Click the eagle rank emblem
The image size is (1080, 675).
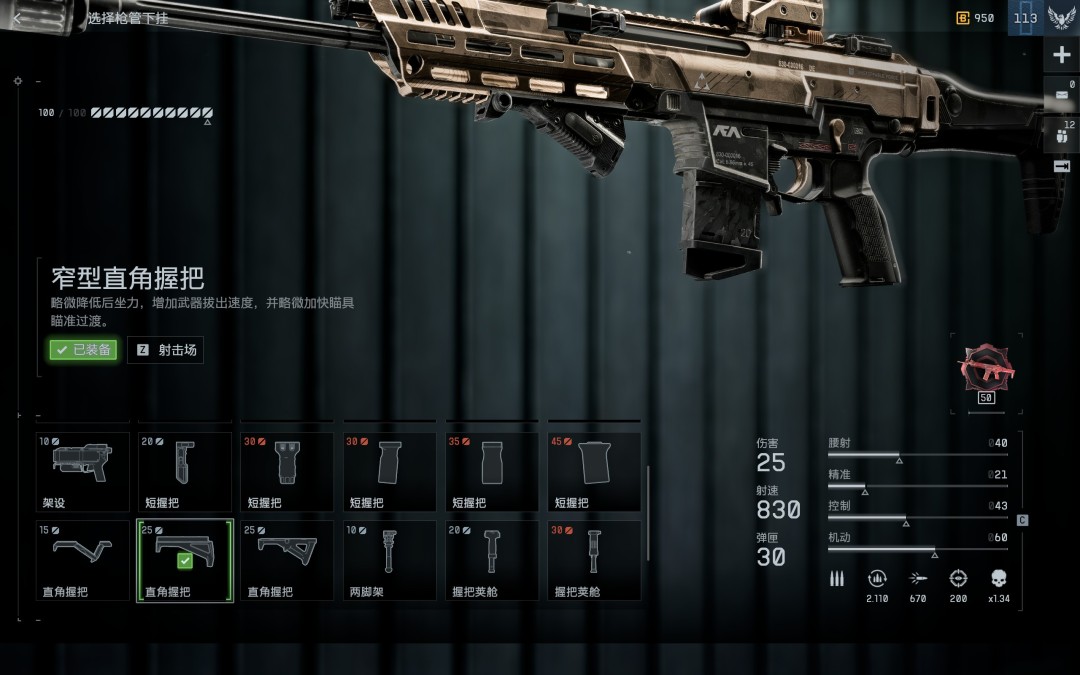point(1061,18)
